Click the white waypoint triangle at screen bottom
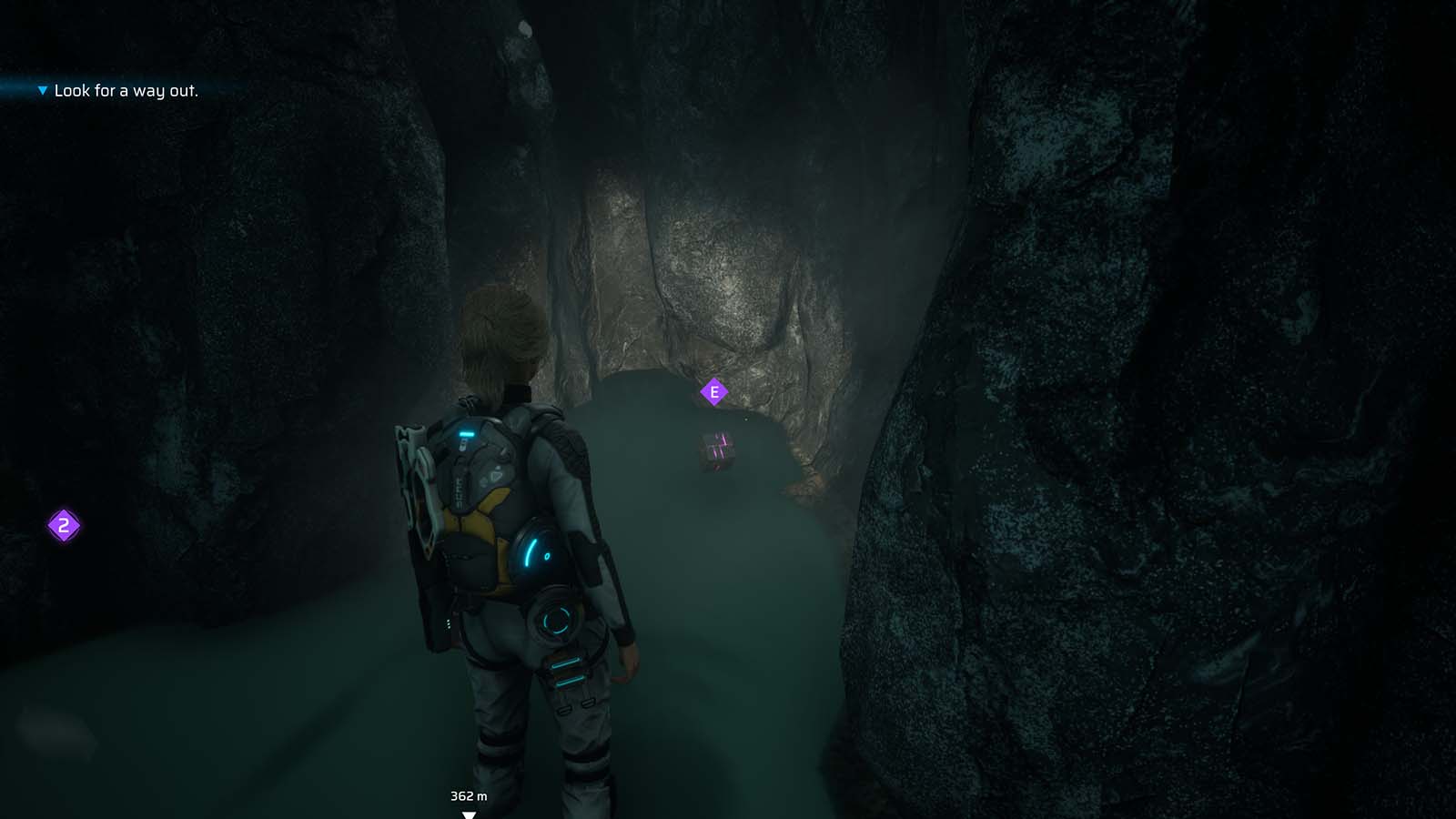The height and width of the screenshot is (819, 1456). [470, 815]
